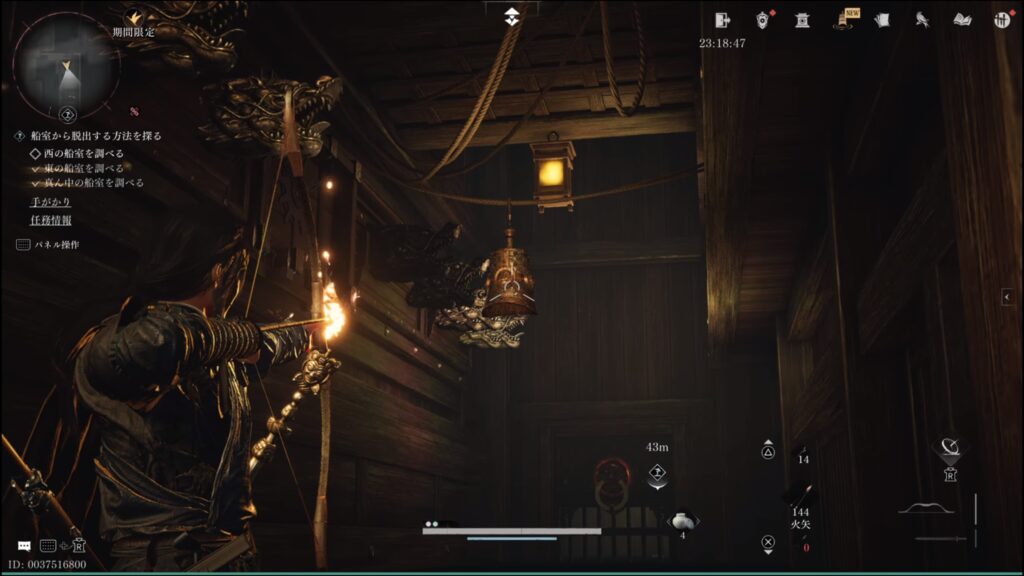Open the open-book journal icon
The height and width of the screenshot is (576, 1024).
962,19
